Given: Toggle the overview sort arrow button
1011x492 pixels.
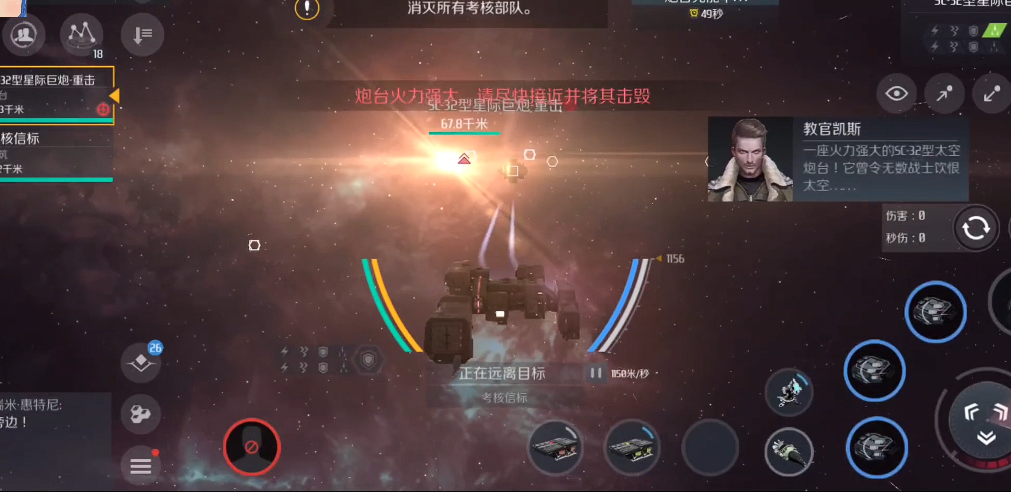Looking at the screenshot, I should pyautogui.click(x=142, y=35).
